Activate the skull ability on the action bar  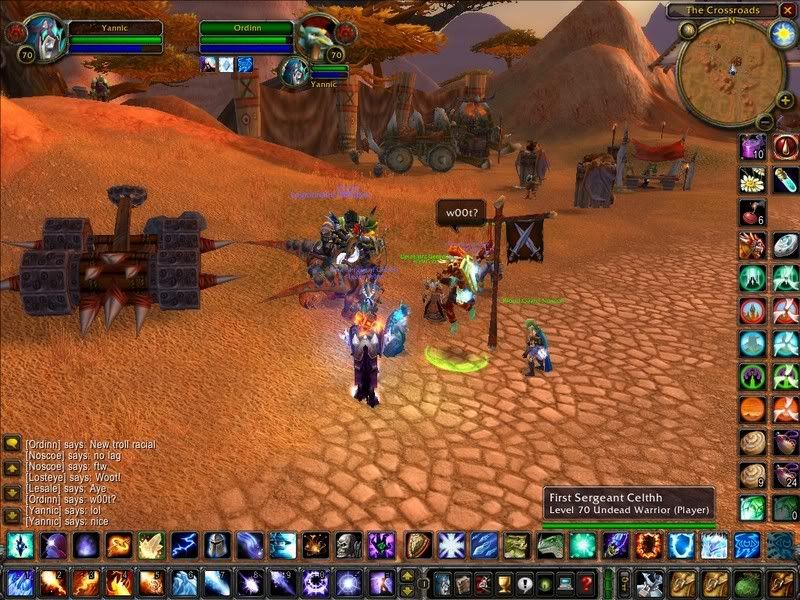[347, 546]
